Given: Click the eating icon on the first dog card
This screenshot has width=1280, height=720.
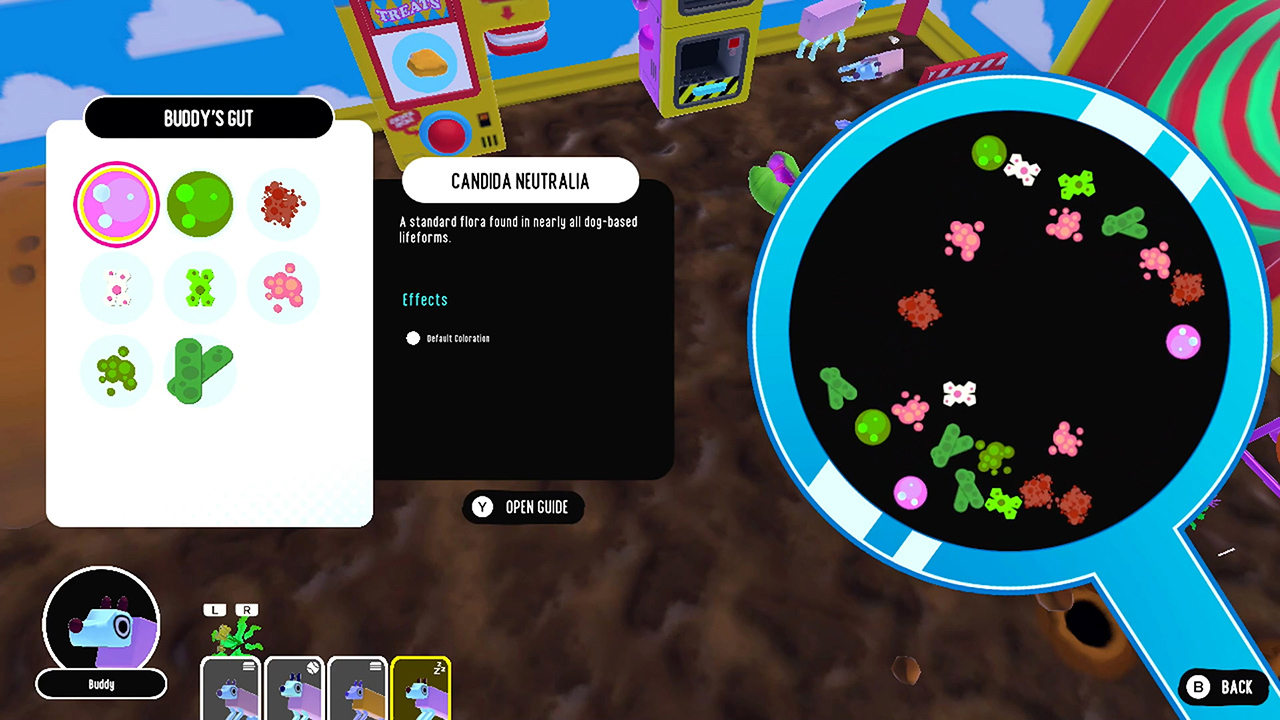Looking at the screenshot, I should (x=248, y=666).
